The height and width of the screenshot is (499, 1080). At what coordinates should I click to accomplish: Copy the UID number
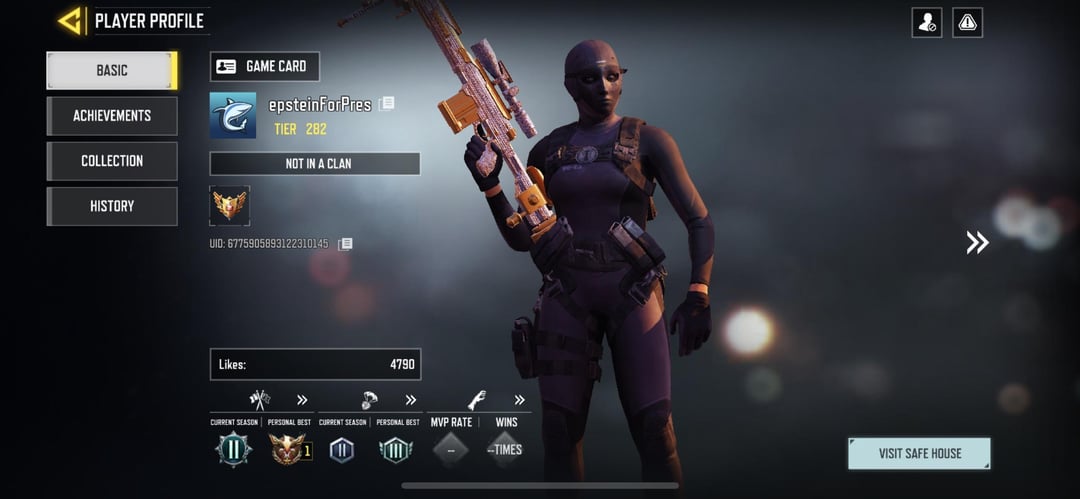click(x=345, y=243)
